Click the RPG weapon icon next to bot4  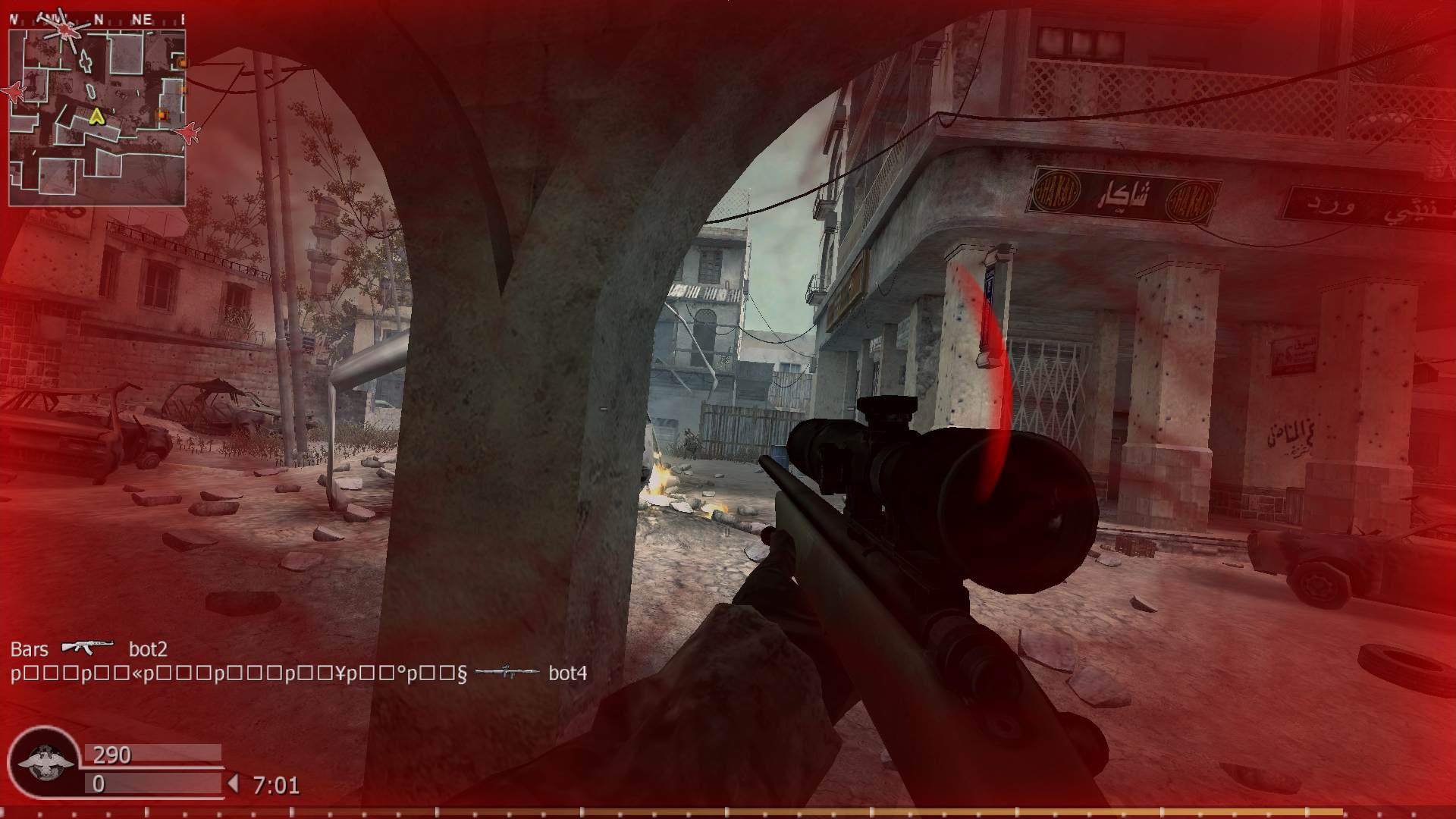(x=507, y=673)
